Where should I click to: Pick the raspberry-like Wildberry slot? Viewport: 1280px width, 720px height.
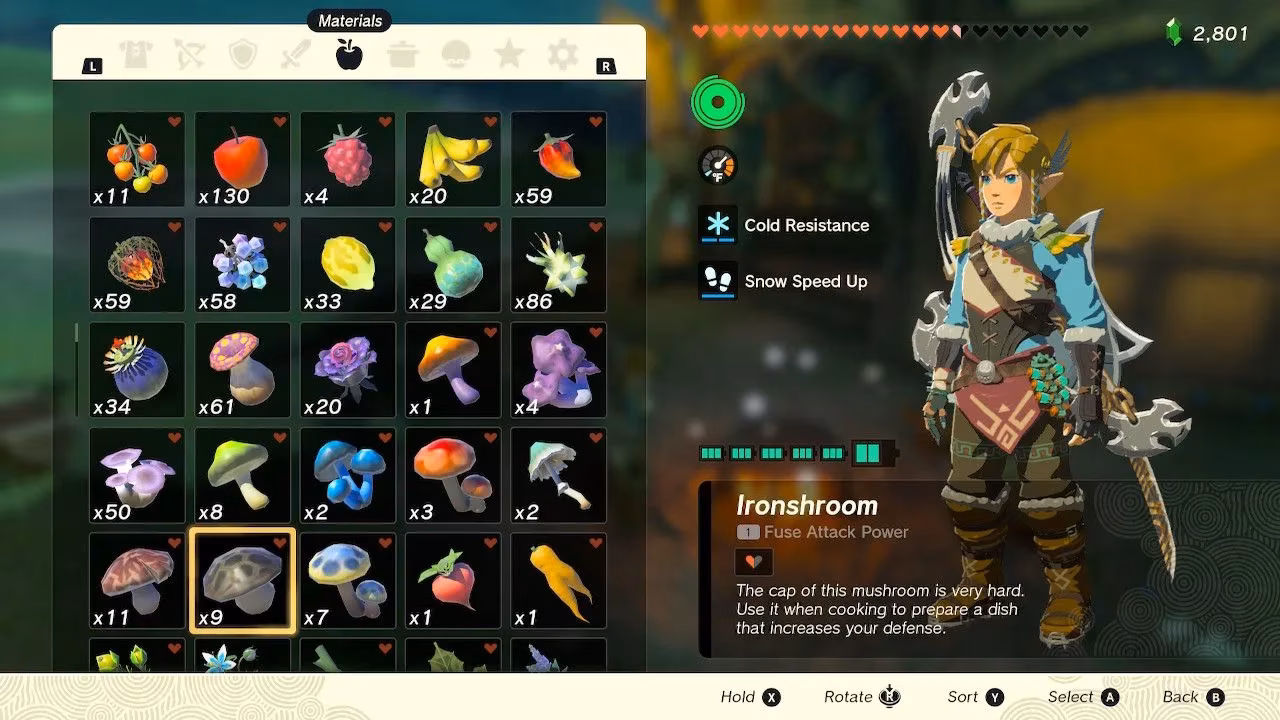click(348, 160)
